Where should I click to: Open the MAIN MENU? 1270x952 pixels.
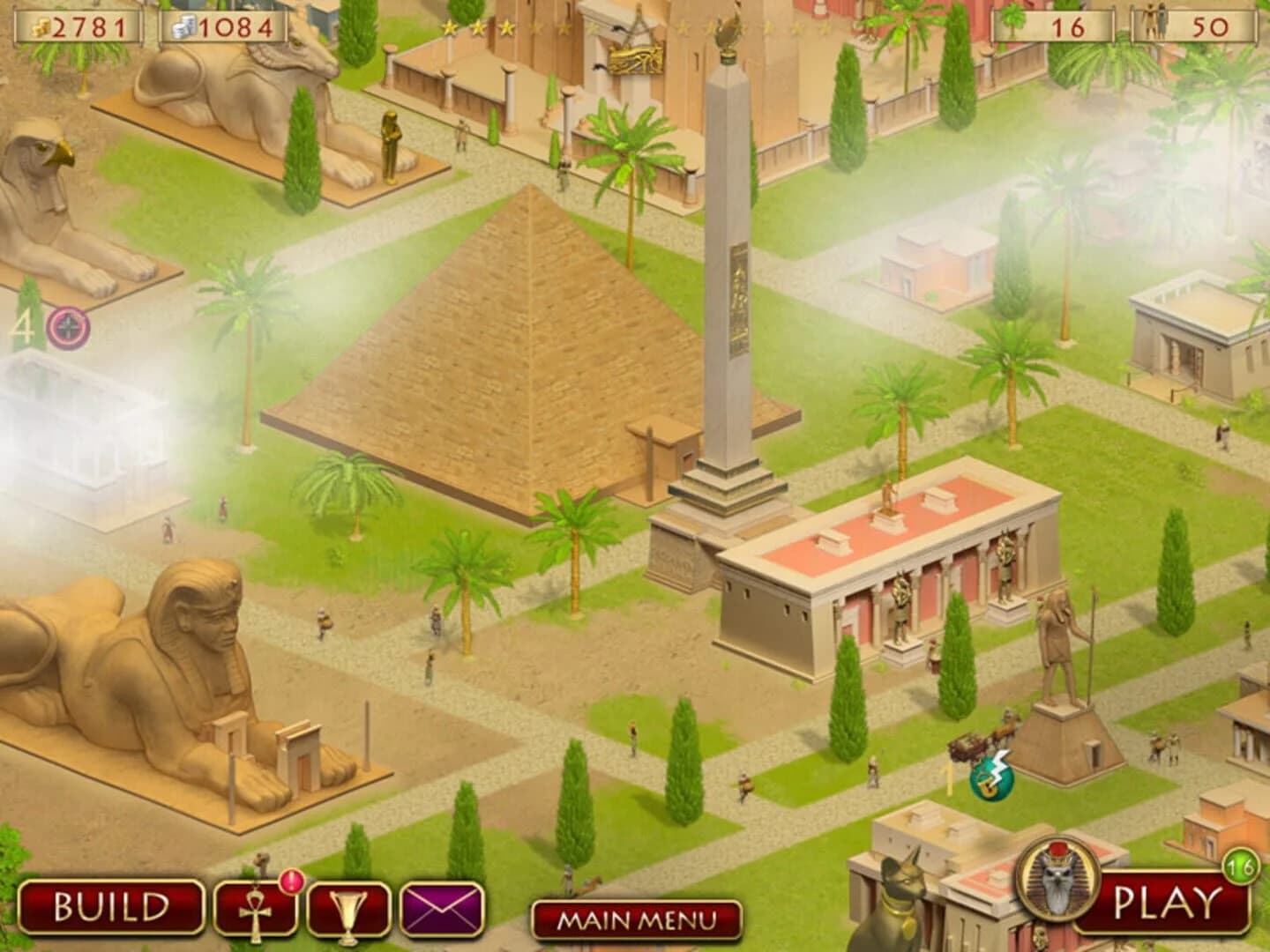(x=633, y=921)
